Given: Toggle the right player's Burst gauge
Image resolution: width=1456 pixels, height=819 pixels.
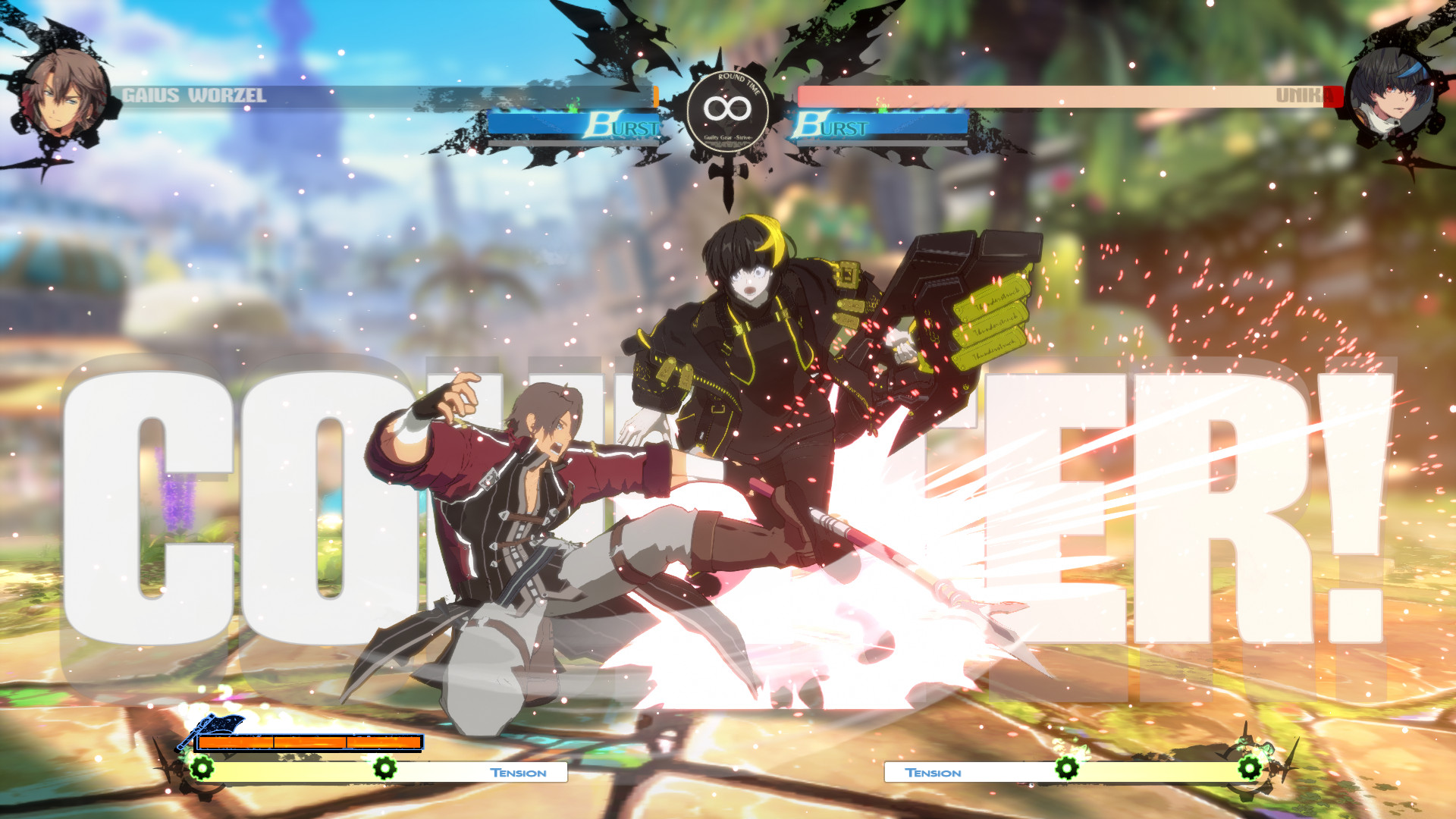Looking at the screenshot, I should tap(883, 124).
